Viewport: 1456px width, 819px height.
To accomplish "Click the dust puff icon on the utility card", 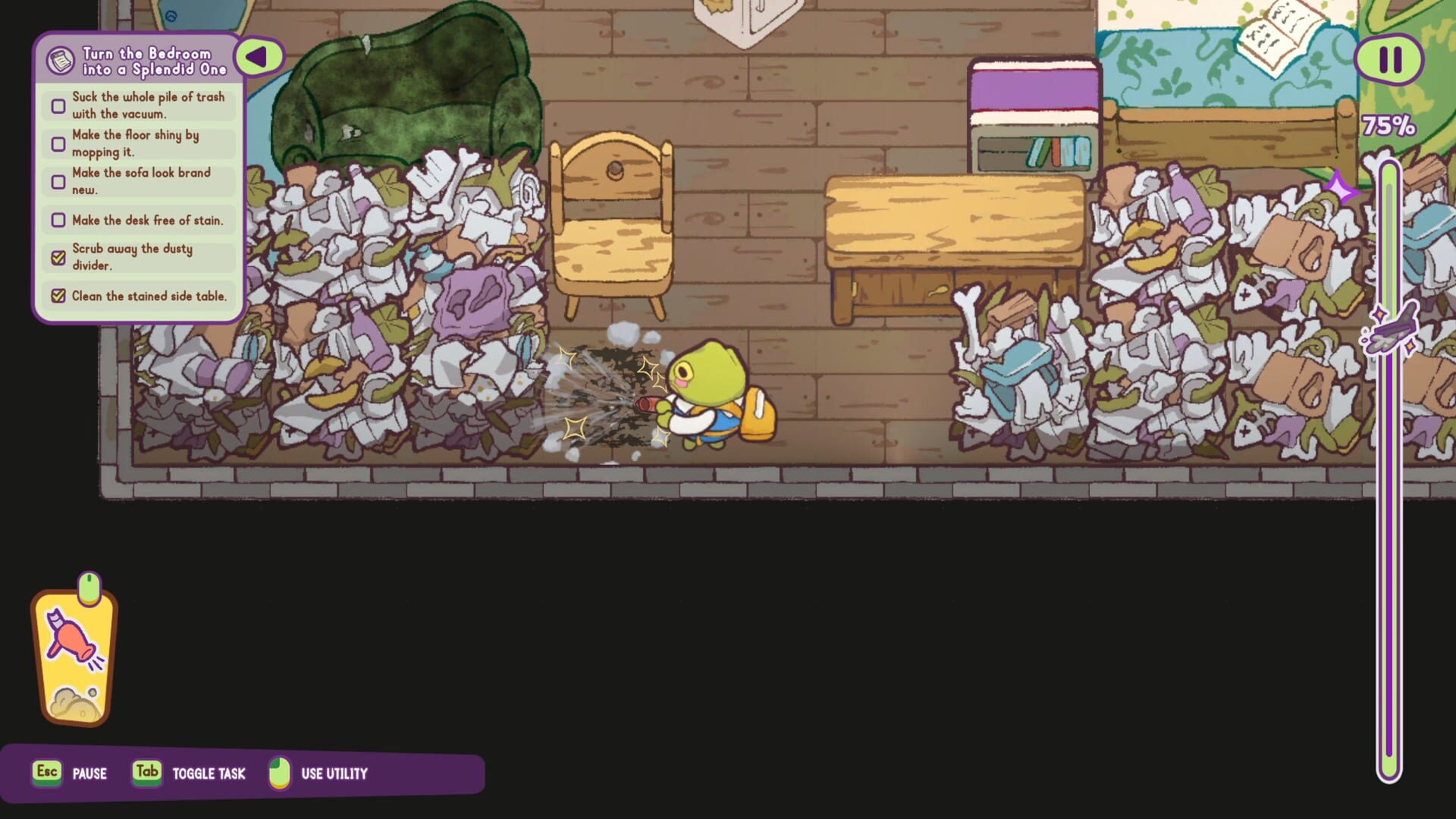I will tap(73, 701).
